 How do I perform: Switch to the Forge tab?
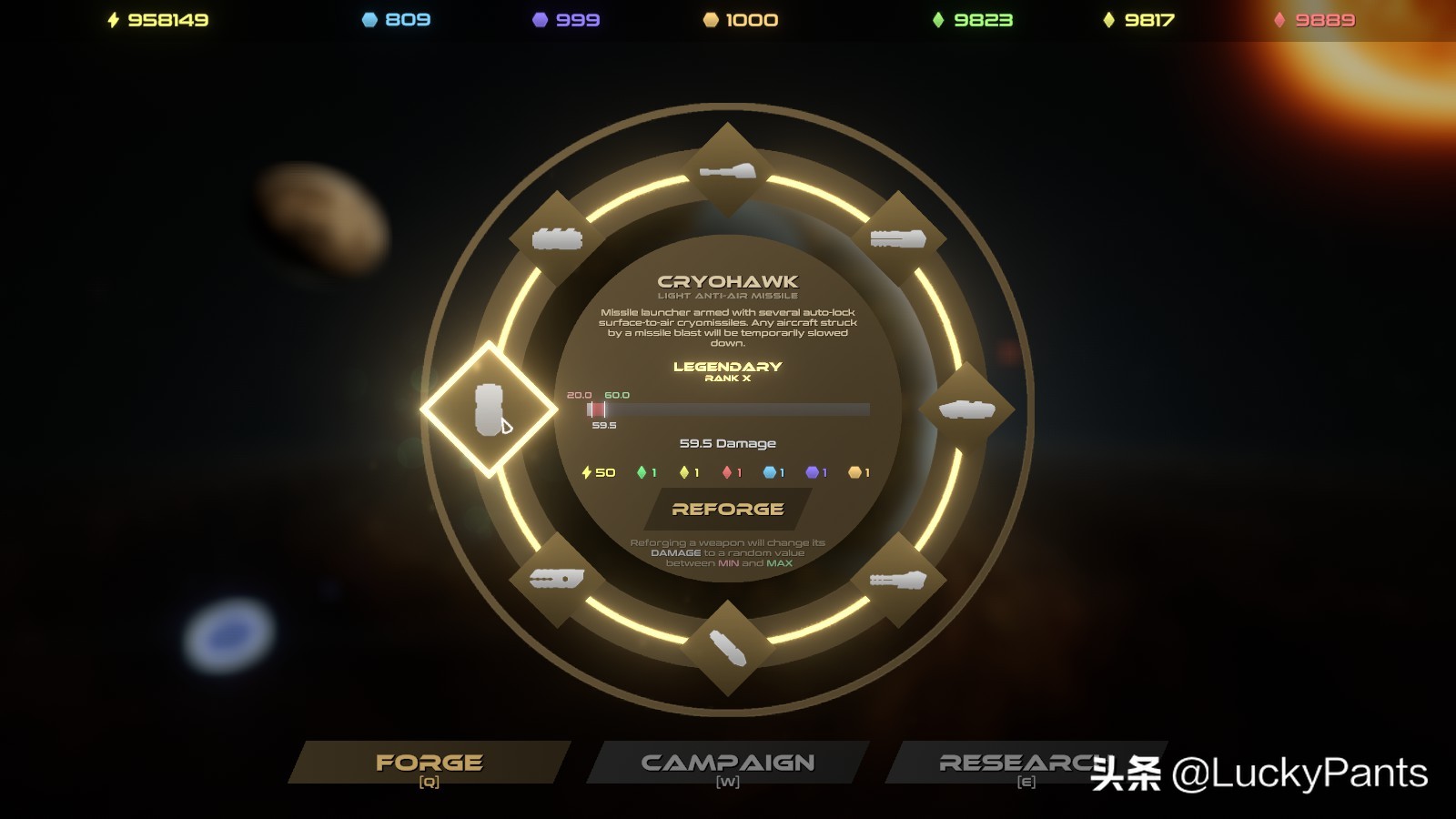click(430, 763)
